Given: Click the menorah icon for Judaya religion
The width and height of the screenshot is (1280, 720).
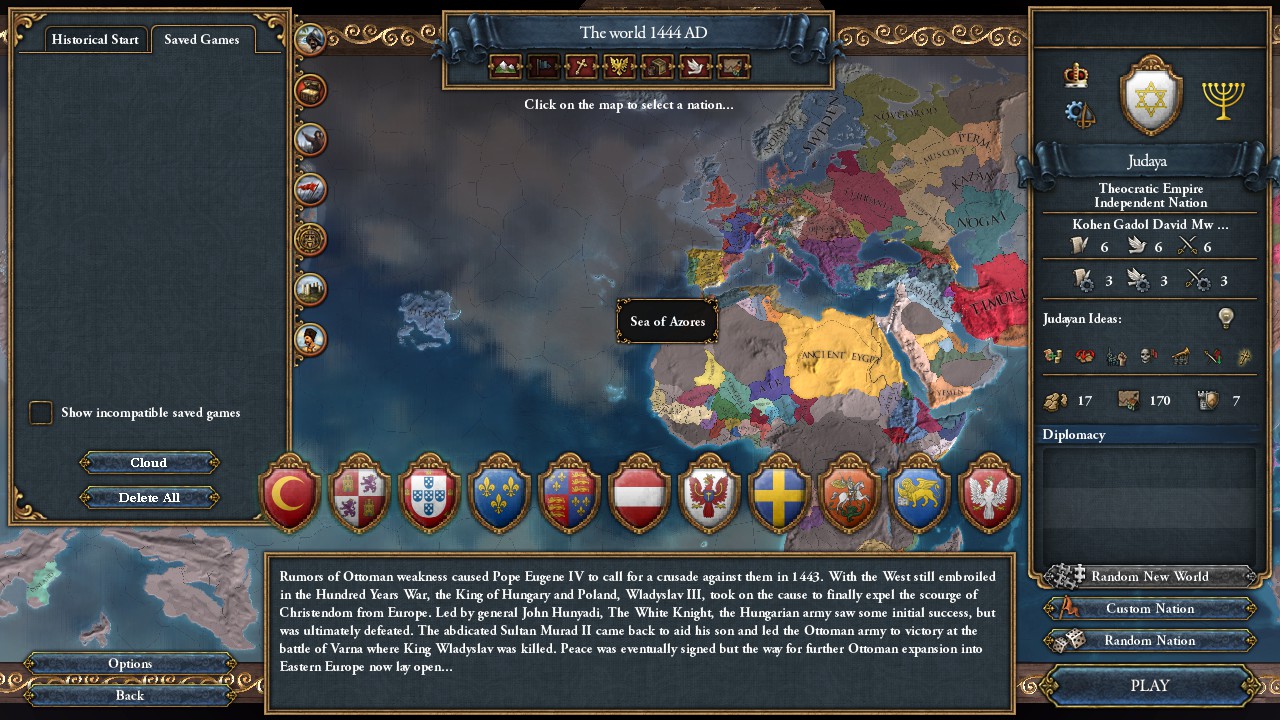Looking at the screenshot, I should tap(1222, 101).
